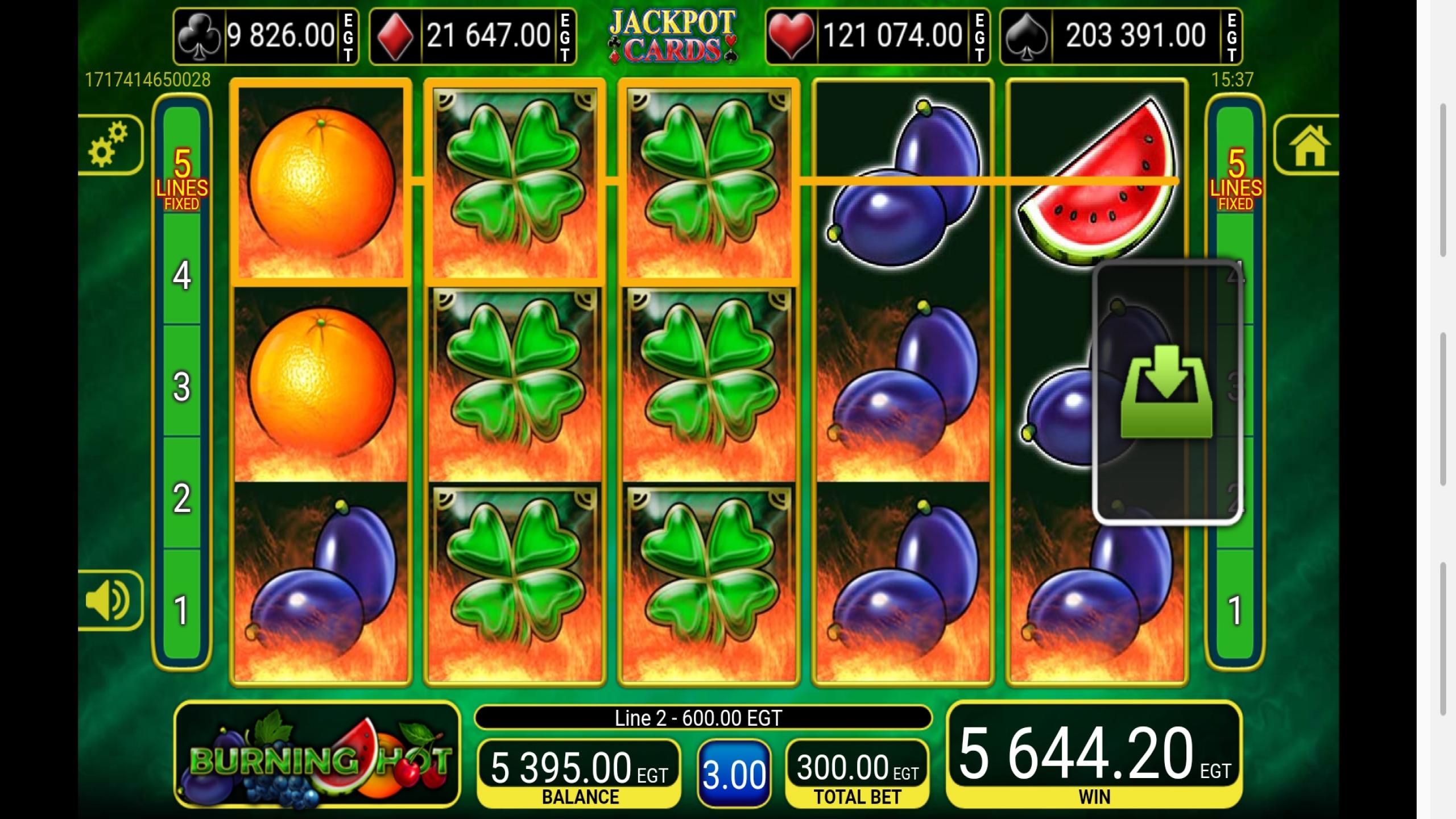Open the gear settings menu

[x=109, y=144]
